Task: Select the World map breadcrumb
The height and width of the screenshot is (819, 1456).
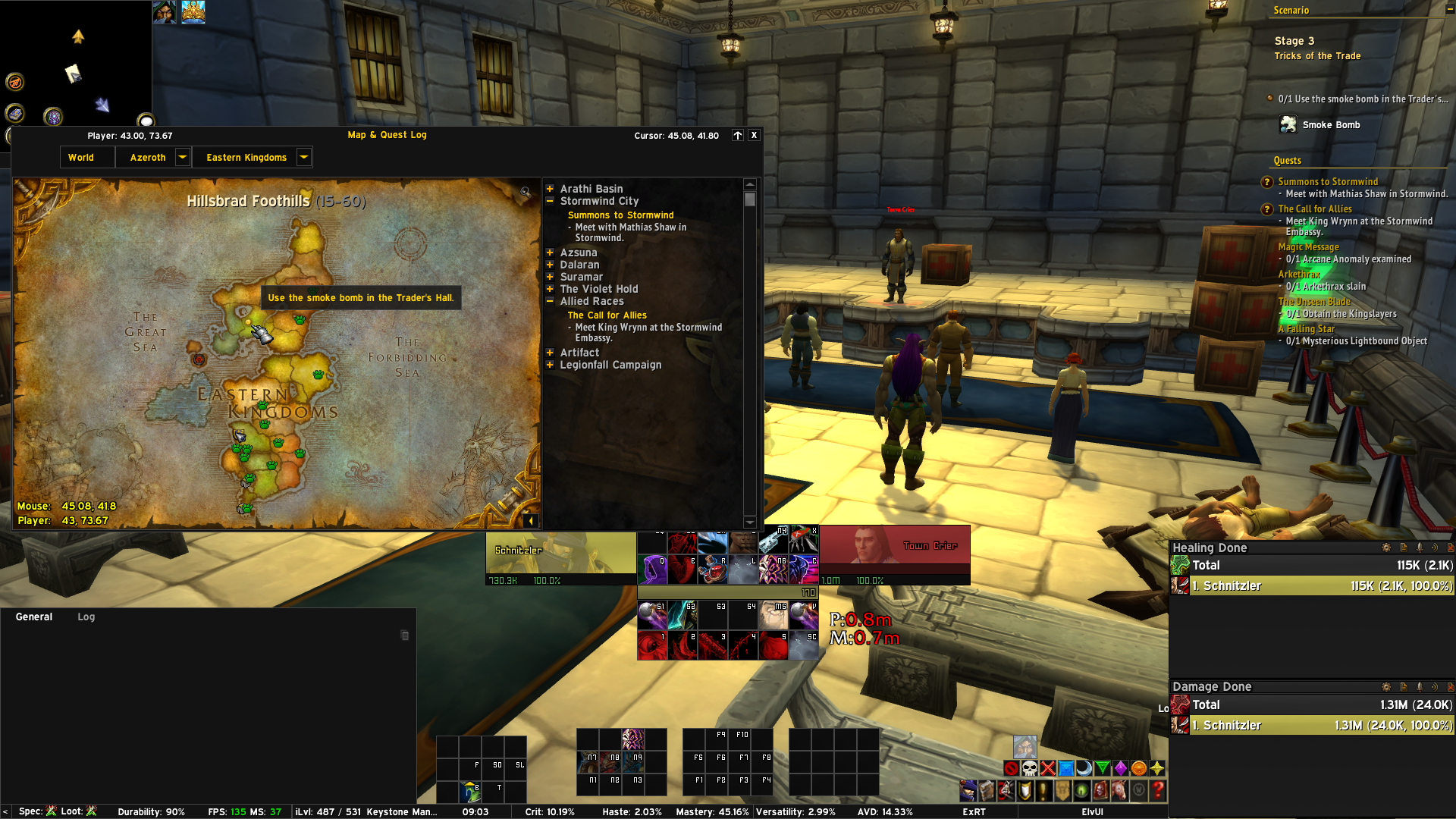Action: point(81,158)
